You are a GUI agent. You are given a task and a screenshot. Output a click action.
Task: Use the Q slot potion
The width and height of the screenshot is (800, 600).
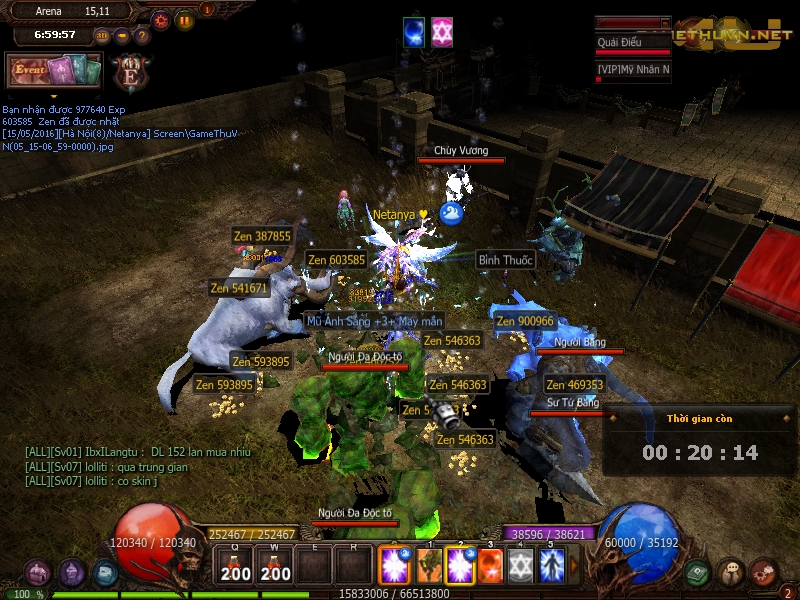[x=236, y=567]
